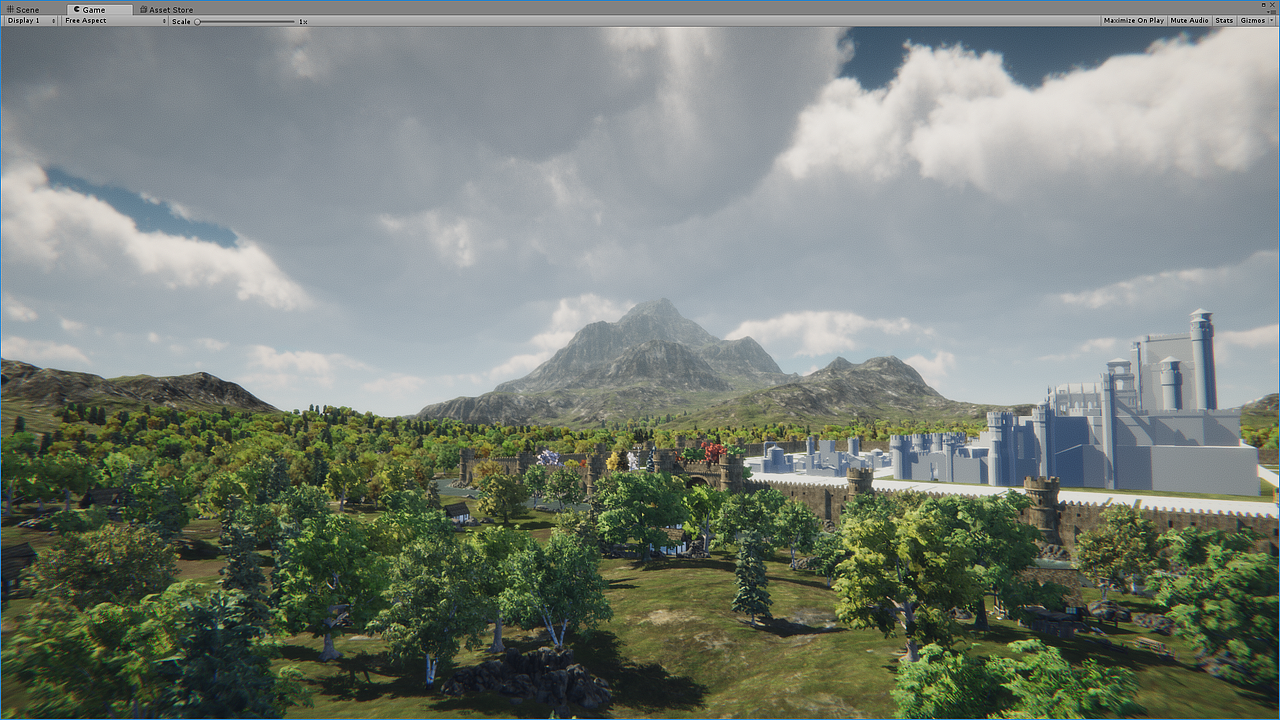Click the up-down arrows beside Display 1
1280x720 pixels.
click(x=54, y=20)
